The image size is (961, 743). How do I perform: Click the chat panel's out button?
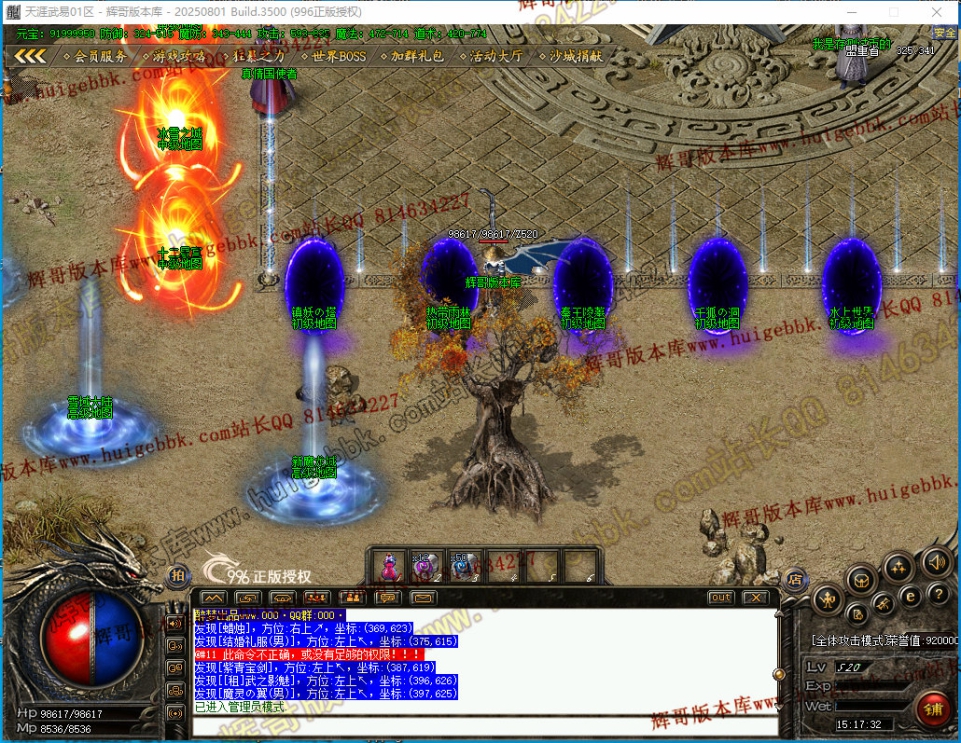tap(720, 597)
